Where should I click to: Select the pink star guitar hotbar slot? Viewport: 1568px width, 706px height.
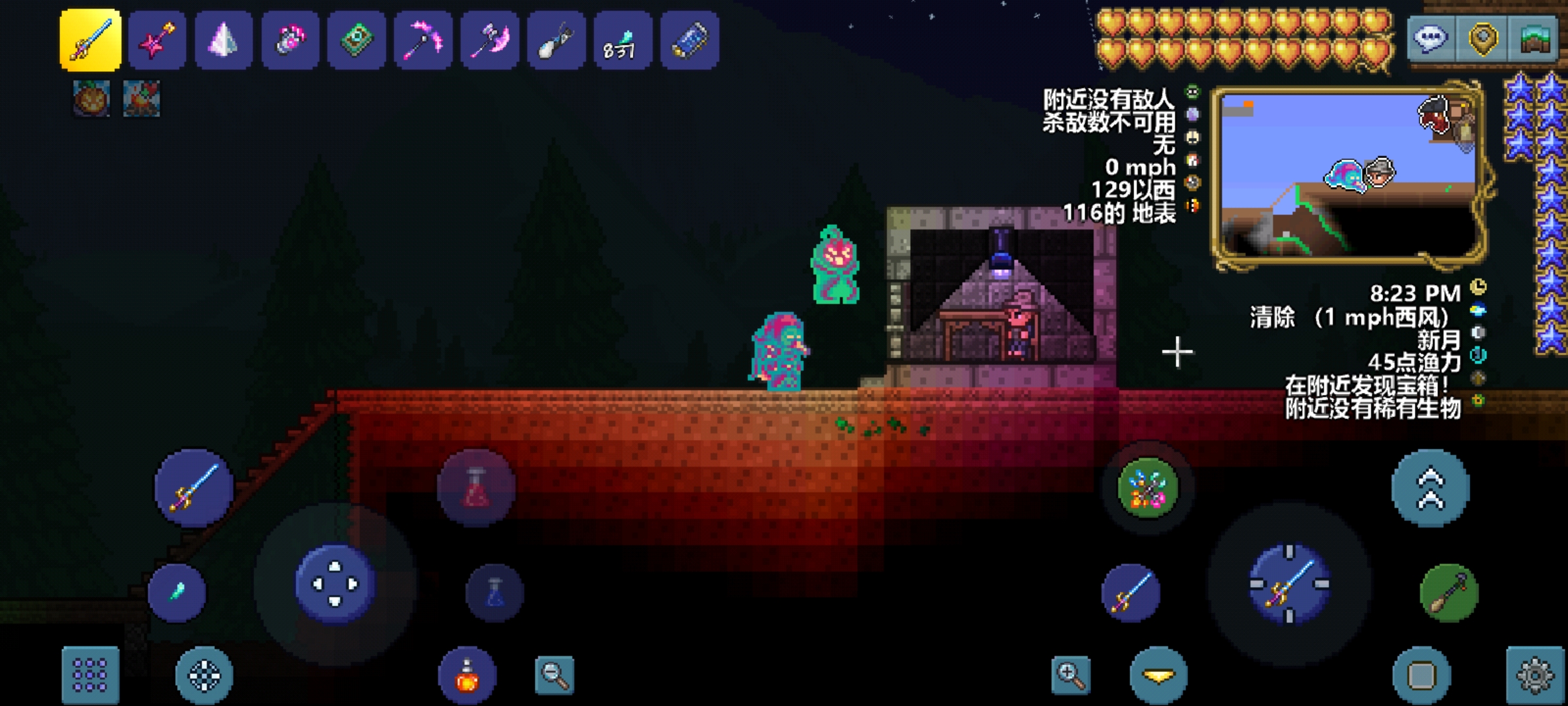click(157, 41)
